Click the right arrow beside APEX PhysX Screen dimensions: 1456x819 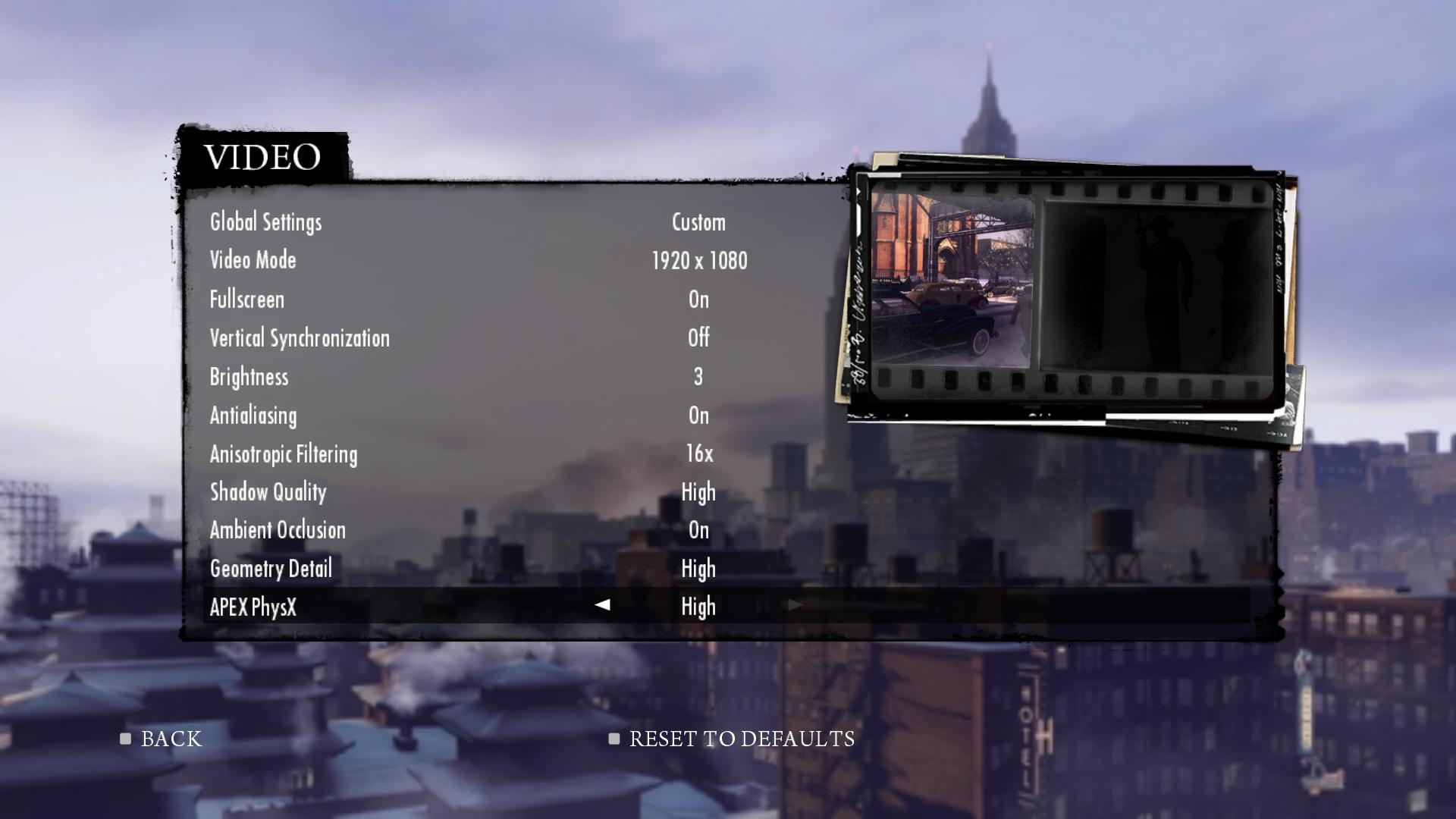coord(795,605)
